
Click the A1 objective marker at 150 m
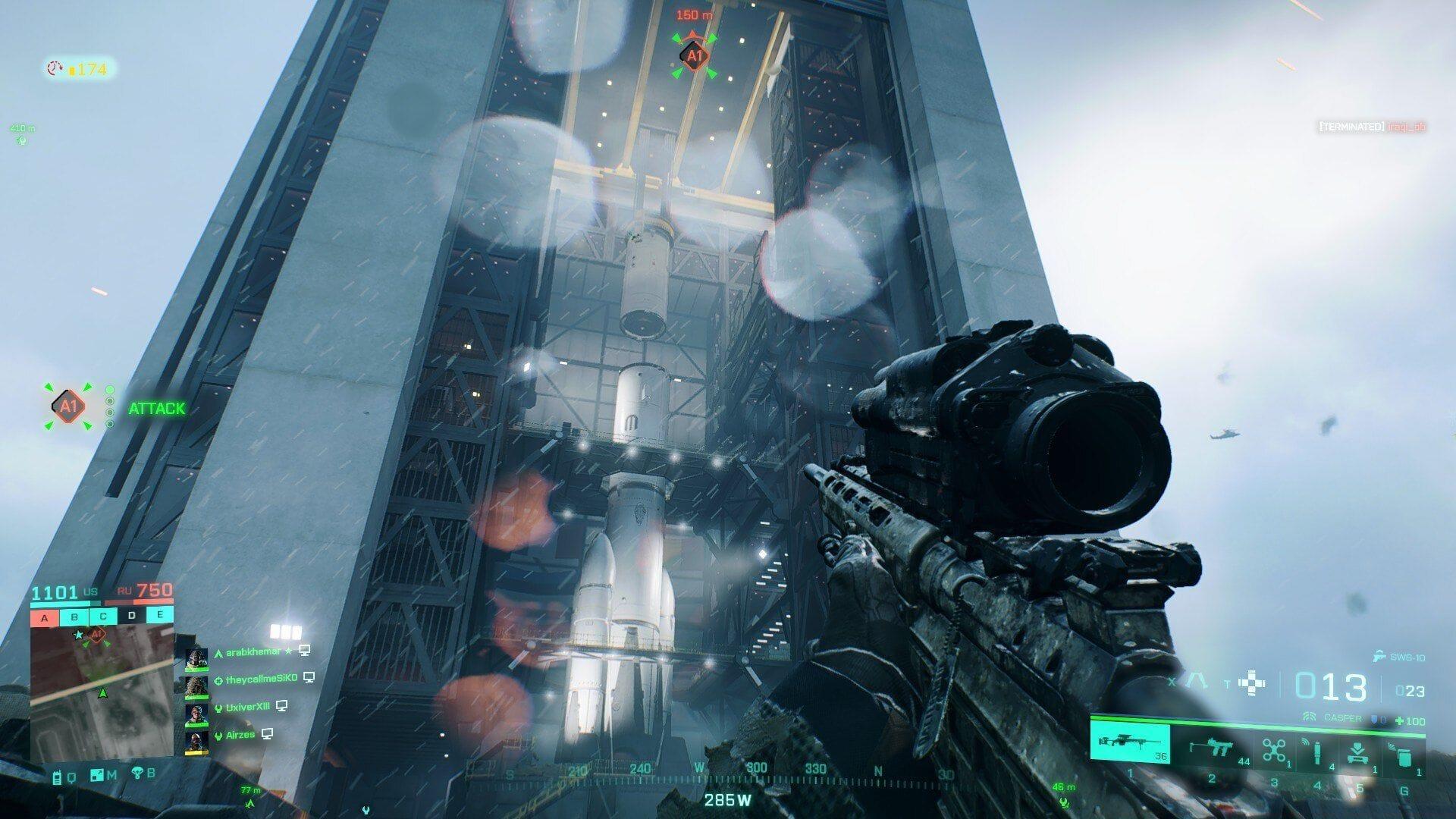(x=695, y=55)
